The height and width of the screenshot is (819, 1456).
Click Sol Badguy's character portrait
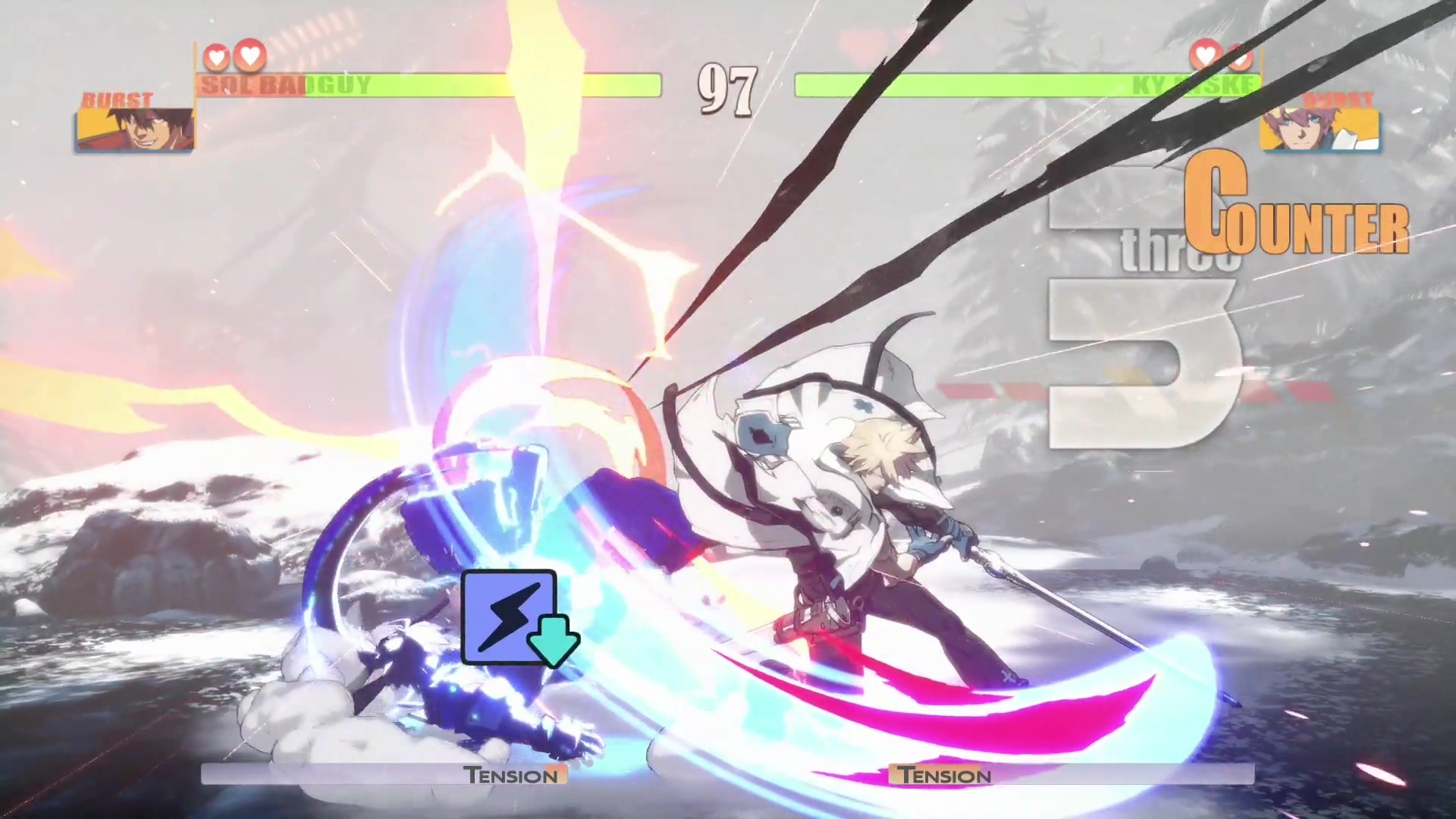tap(133, 130)
